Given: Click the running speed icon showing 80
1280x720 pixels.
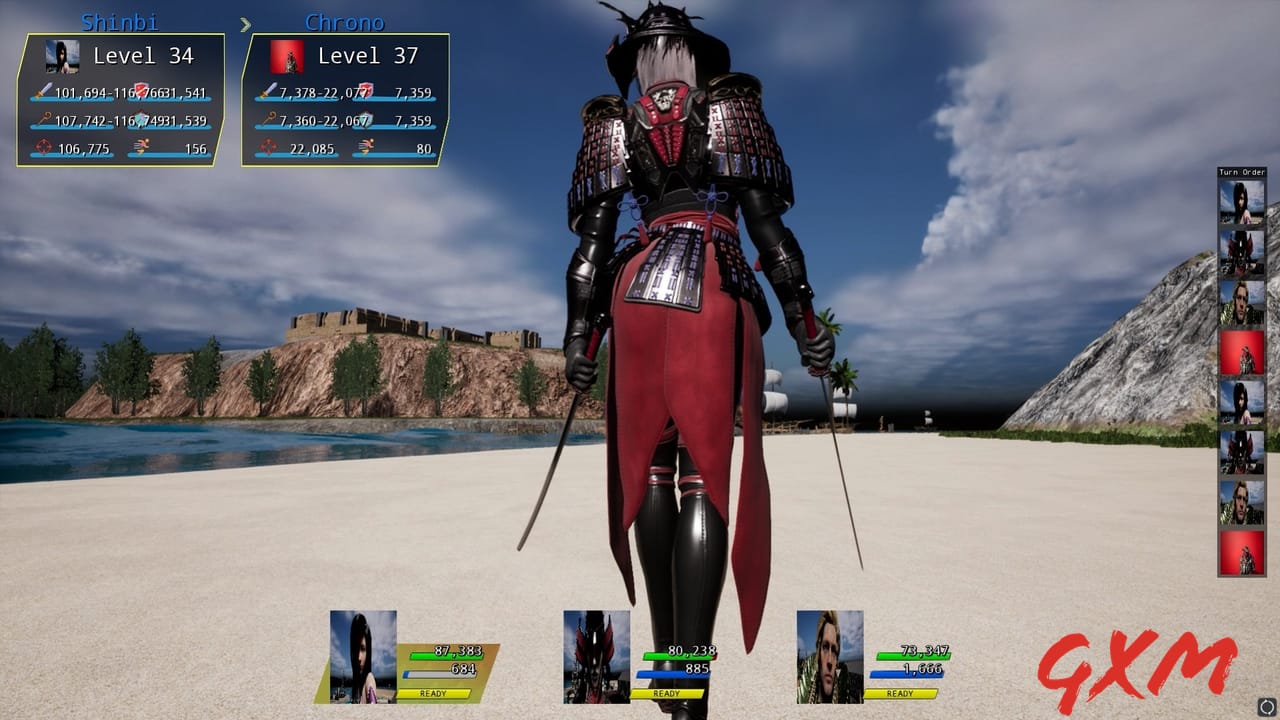Looking at the screenshot, I should click(368, 146).
